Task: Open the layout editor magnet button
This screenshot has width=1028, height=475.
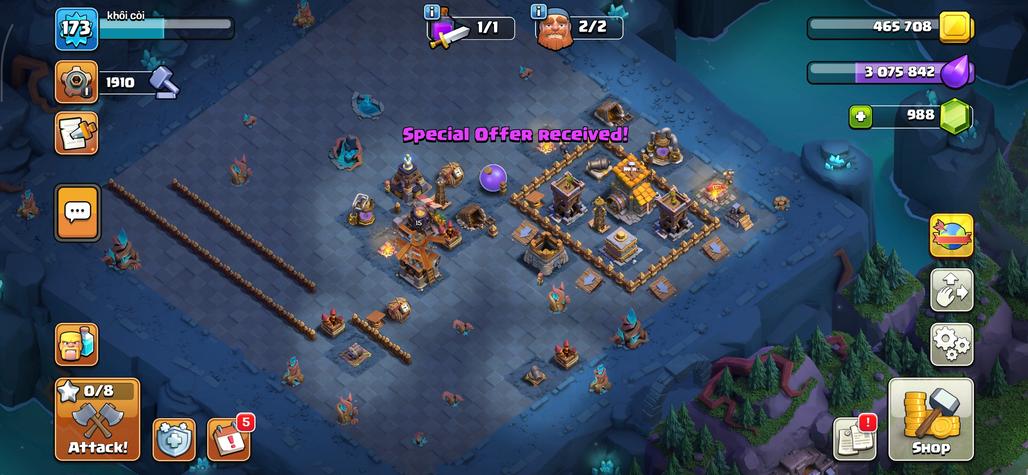Action: tap(951, 290)
